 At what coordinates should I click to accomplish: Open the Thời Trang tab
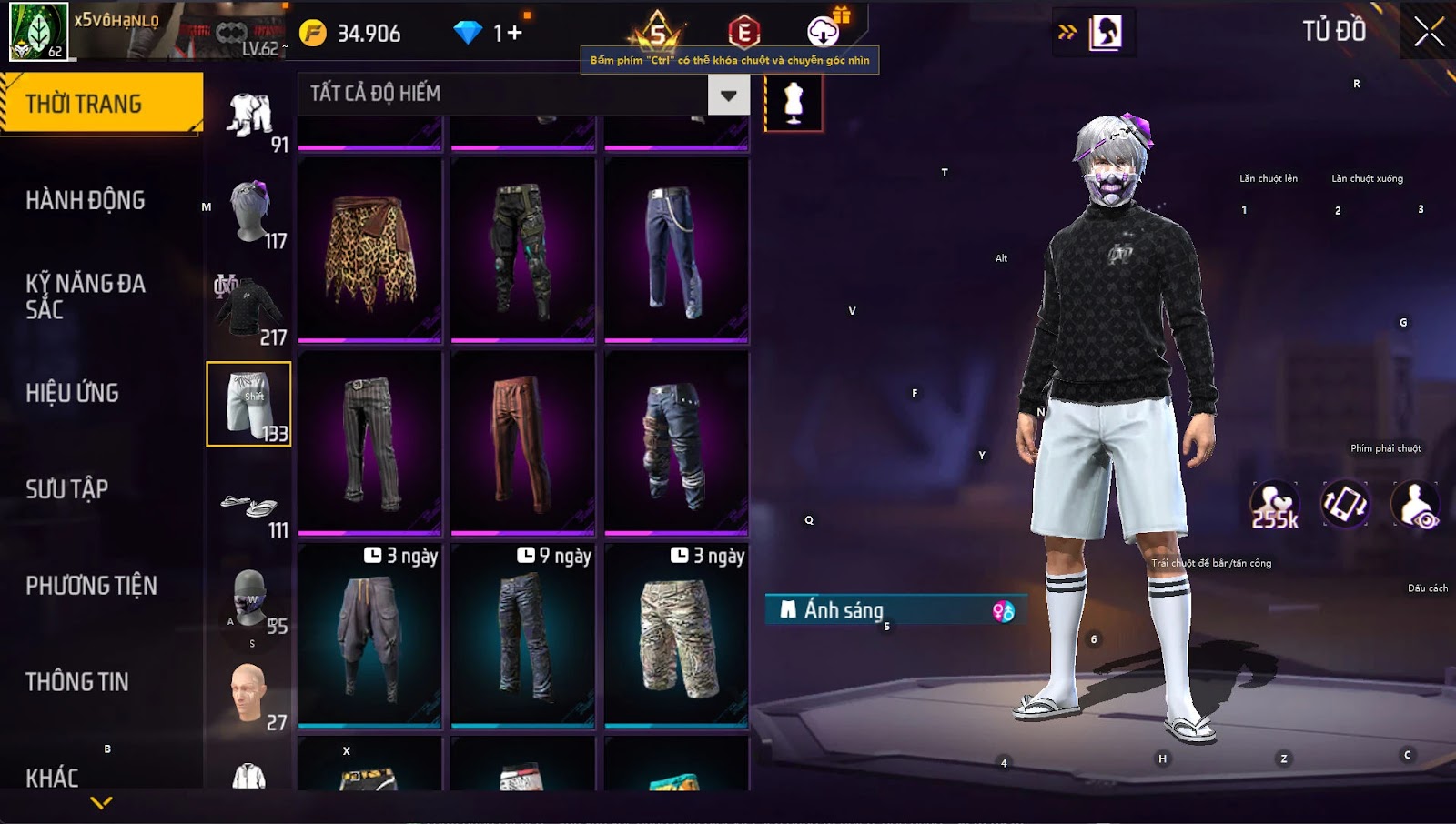pyautogui.click(x=101, y=104)
